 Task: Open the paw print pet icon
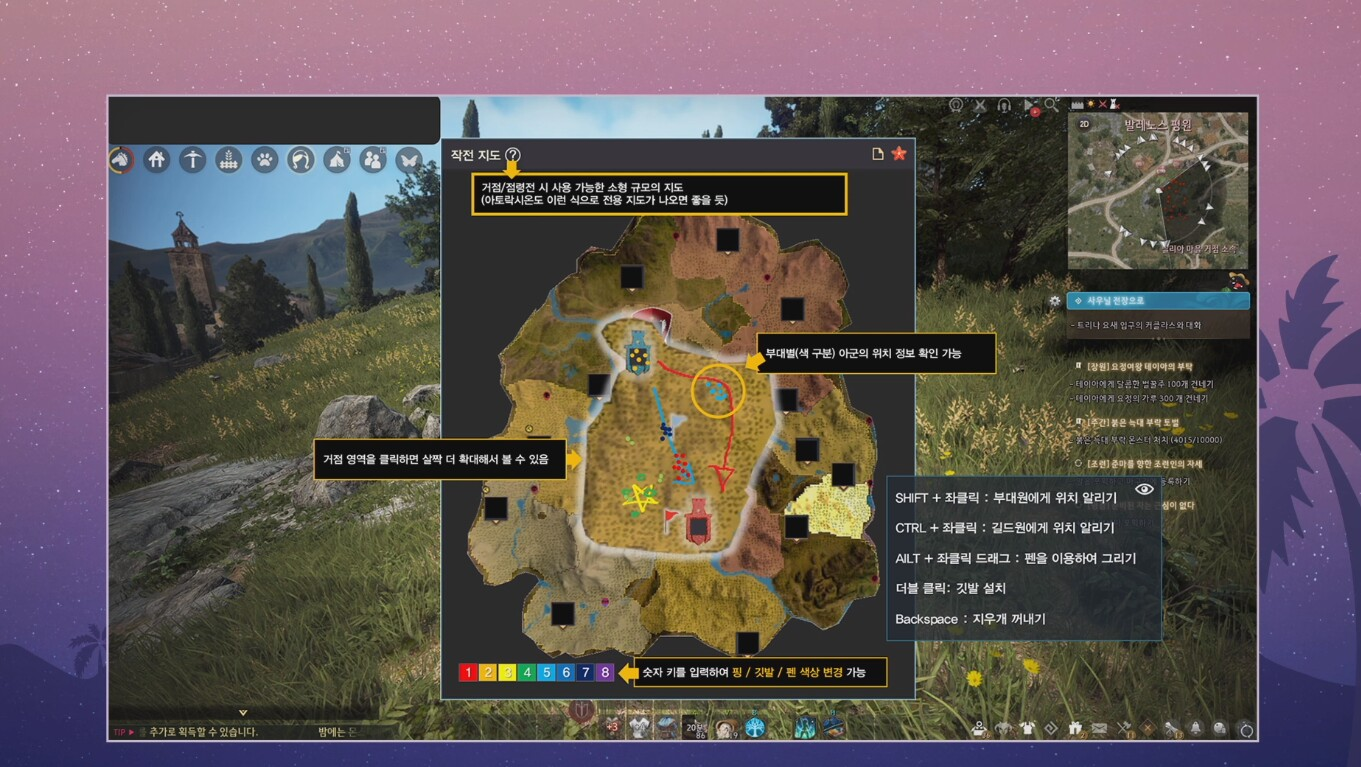(265, 160)
